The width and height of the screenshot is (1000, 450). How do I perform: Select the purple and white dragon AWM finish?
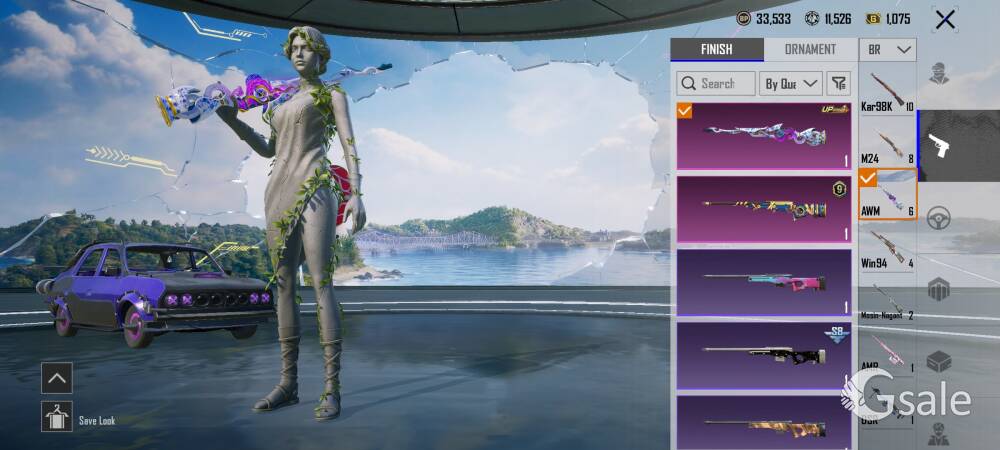[764, 136]
